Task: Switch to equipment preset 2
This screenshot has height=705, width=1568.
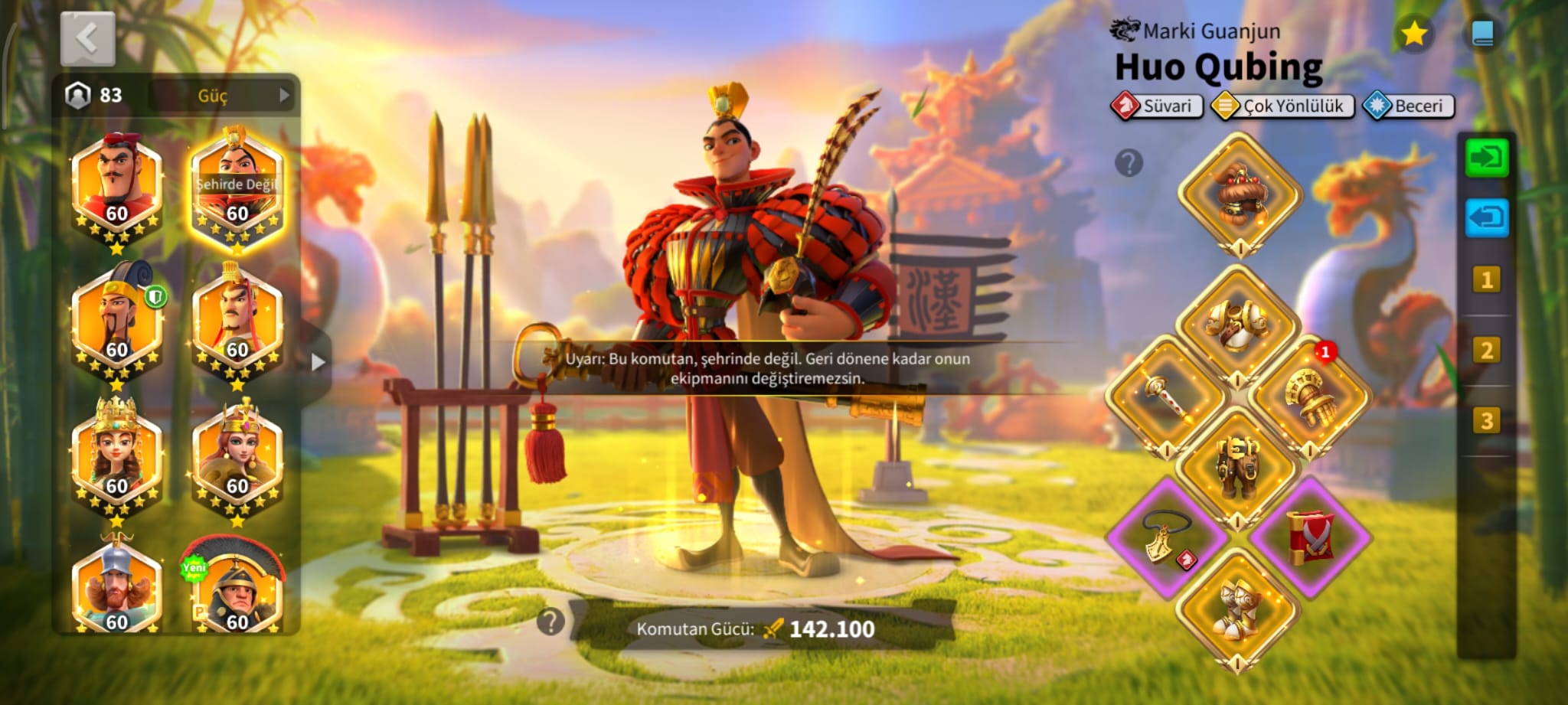Action: (1486, 351)
